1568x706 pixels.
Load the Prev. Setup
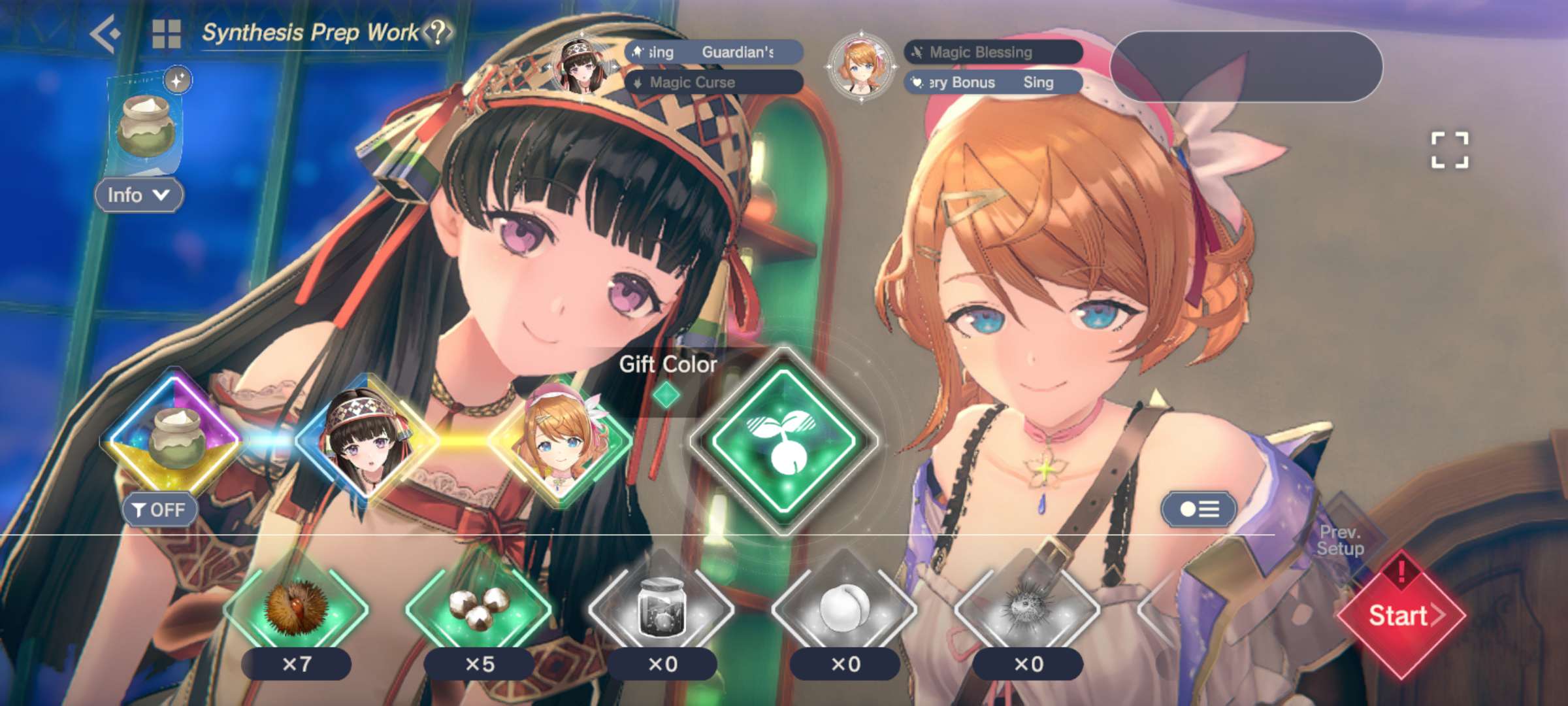coord(1341,541)
